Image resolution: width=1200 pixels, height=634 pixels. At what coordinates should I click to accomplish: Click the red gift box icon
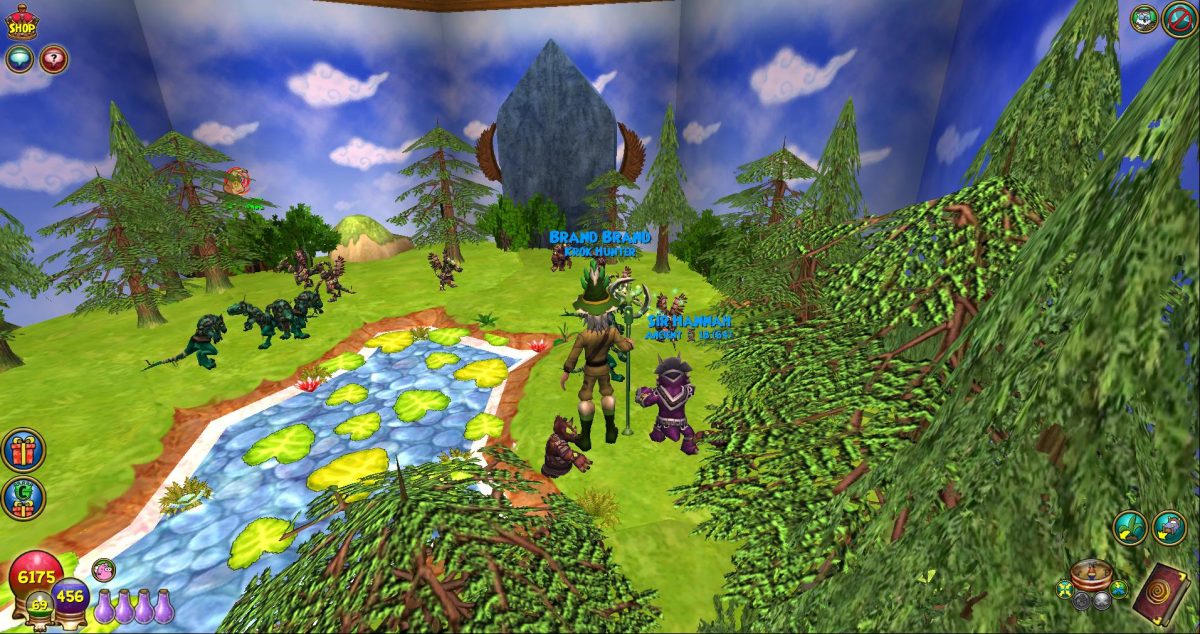tap(23, 451)
